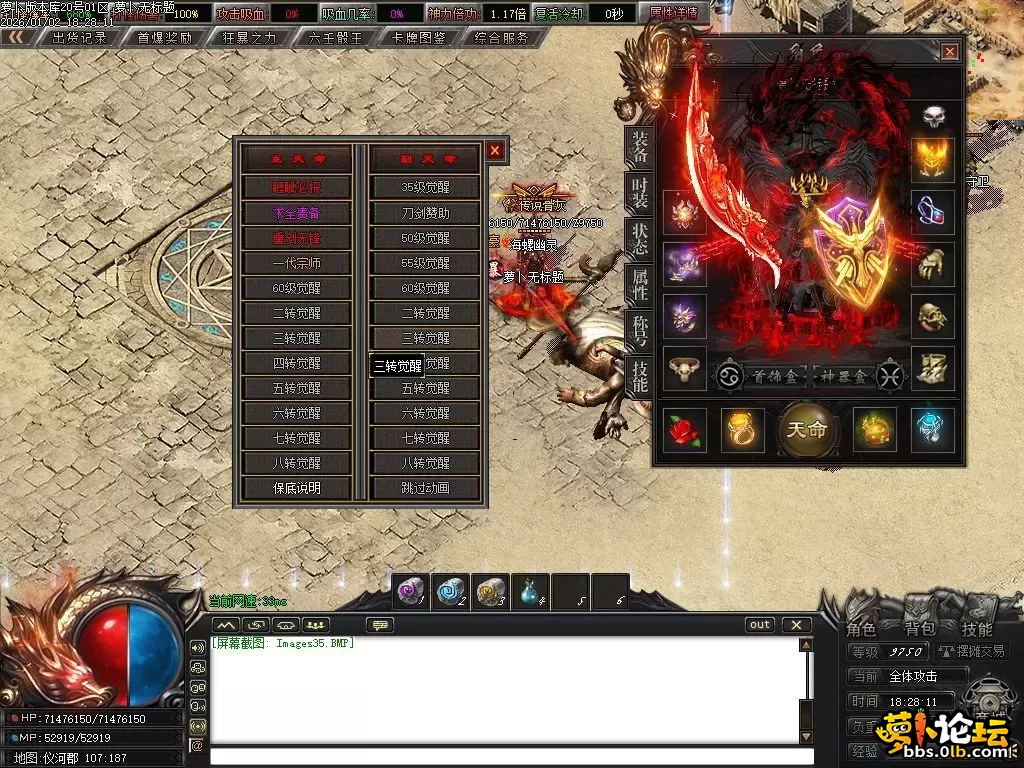Open the 属性 attributes tab

639,285
